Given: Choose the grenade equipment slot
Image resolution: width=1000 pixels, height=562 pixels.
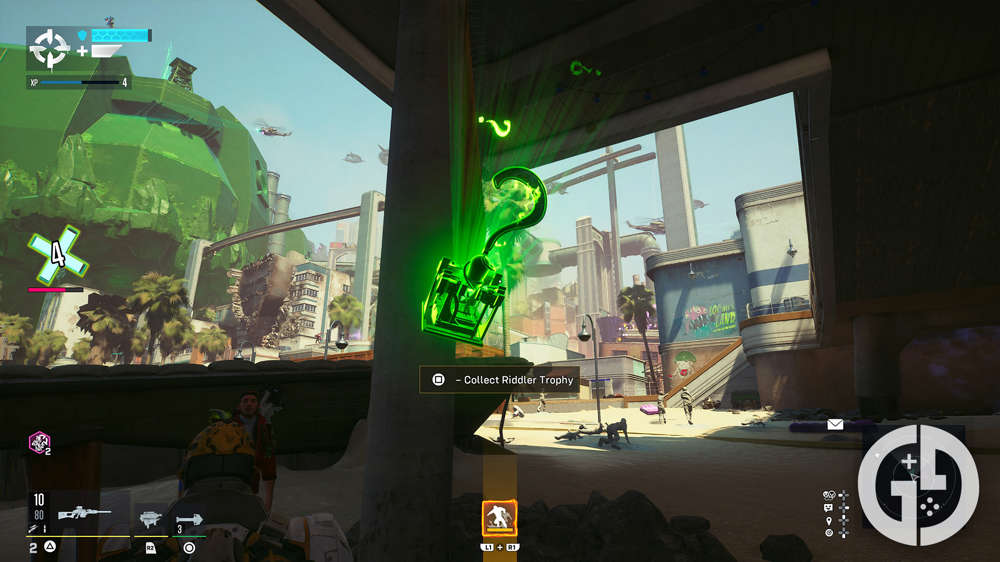Looking at the screenshot, I should click(x=189, y=519).
